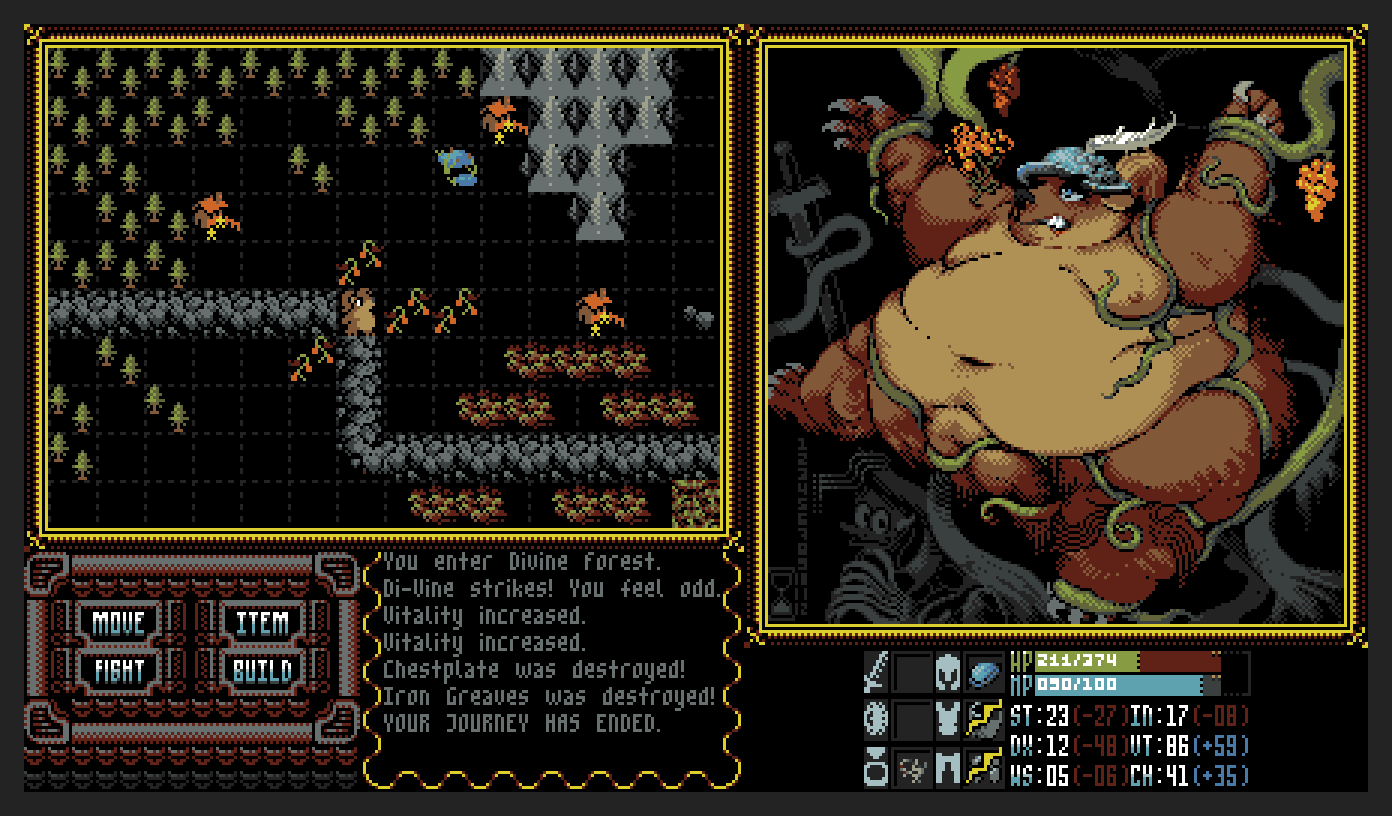Choose the MOVE command
Image resolution: width=1392 pixels, height=816 pixels.
tap(119, 623)
